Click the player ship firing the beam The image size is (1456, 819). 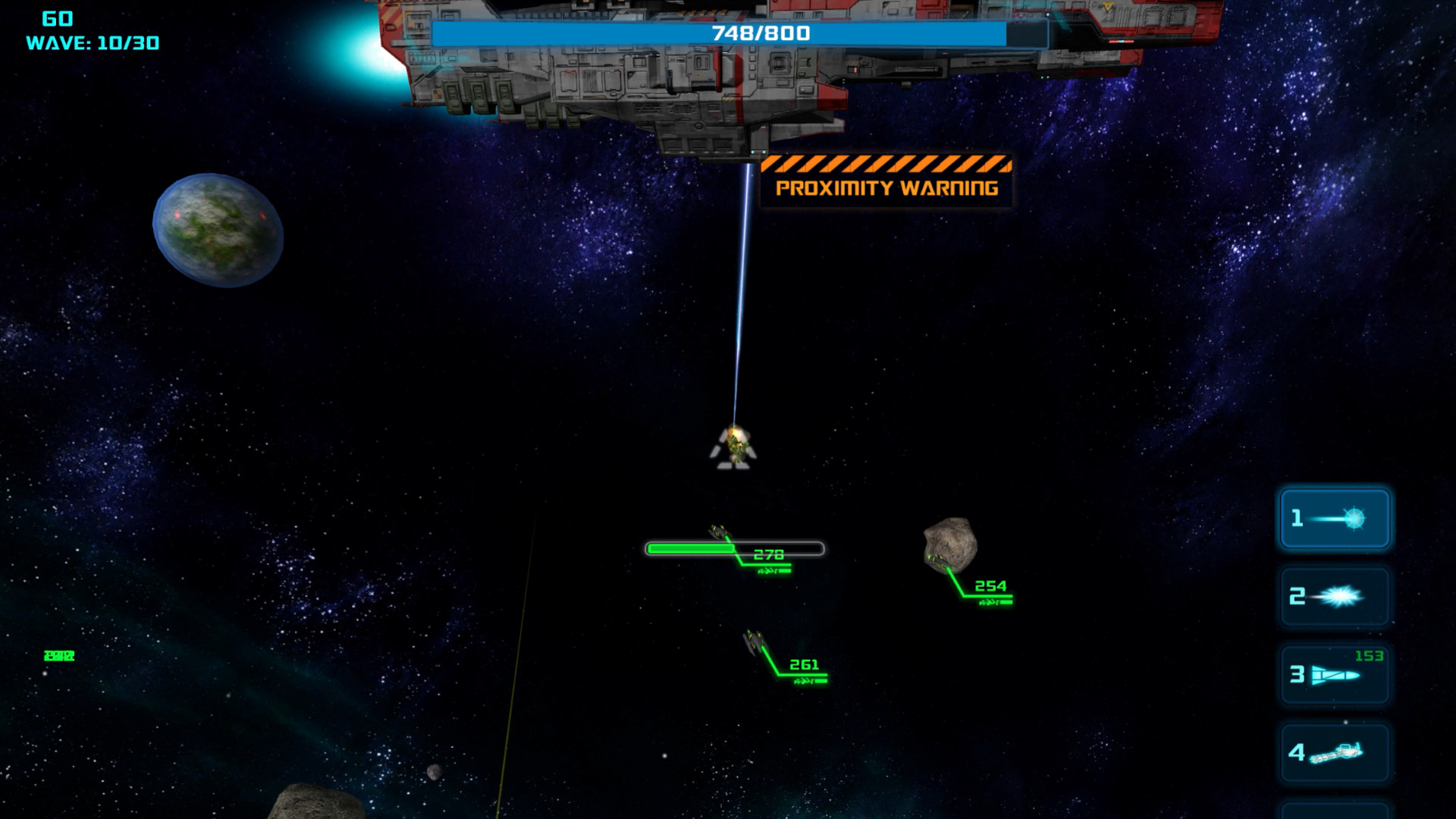736,447
